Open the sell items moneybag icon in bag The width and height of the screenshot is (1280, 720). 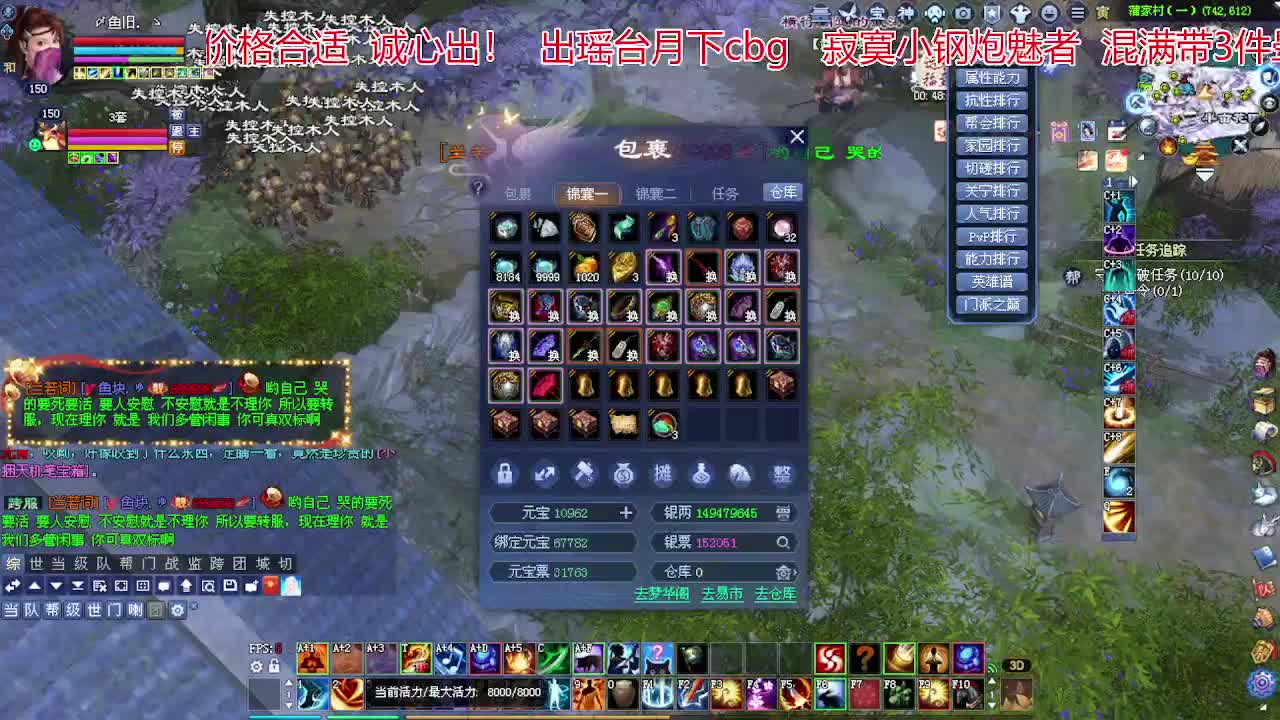coord(625,475)
